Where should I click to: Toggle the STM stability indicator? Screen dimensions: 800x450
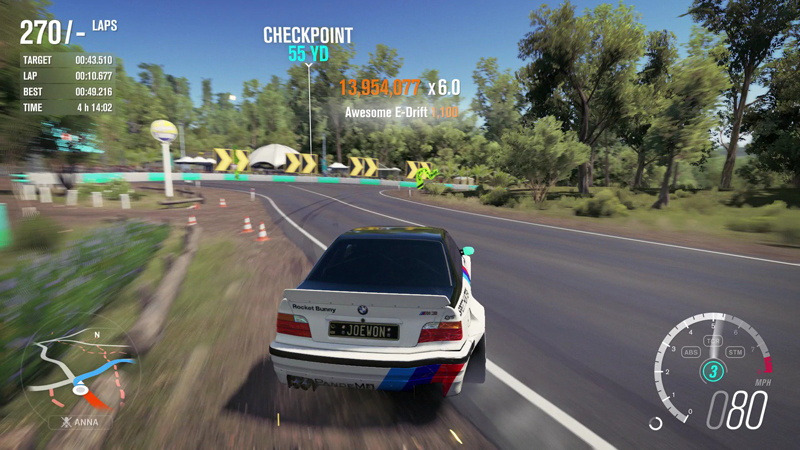click(x=736, y=352)
